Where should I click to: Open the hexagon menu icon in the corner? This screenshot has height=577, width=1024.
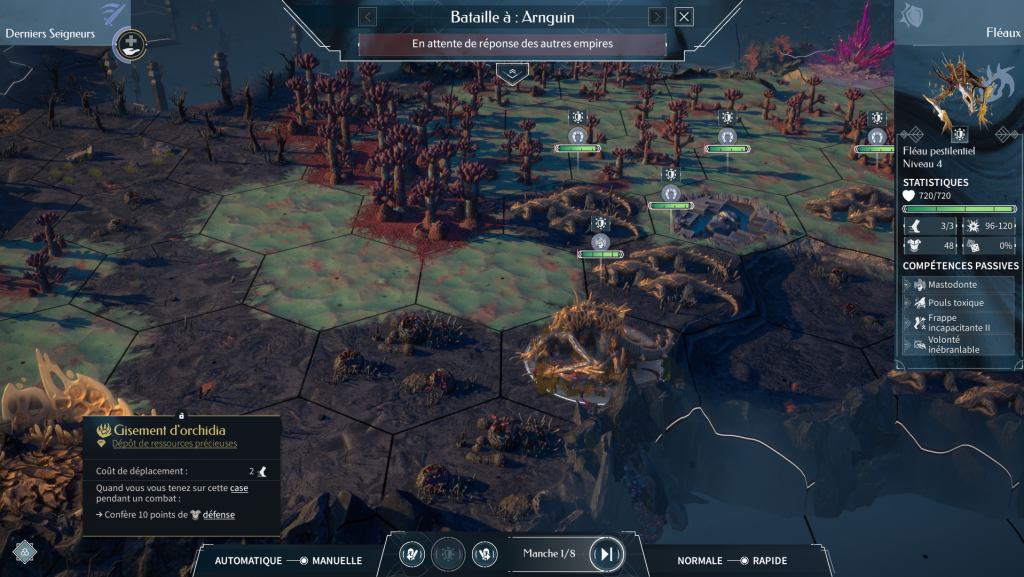tap(23, 549)
